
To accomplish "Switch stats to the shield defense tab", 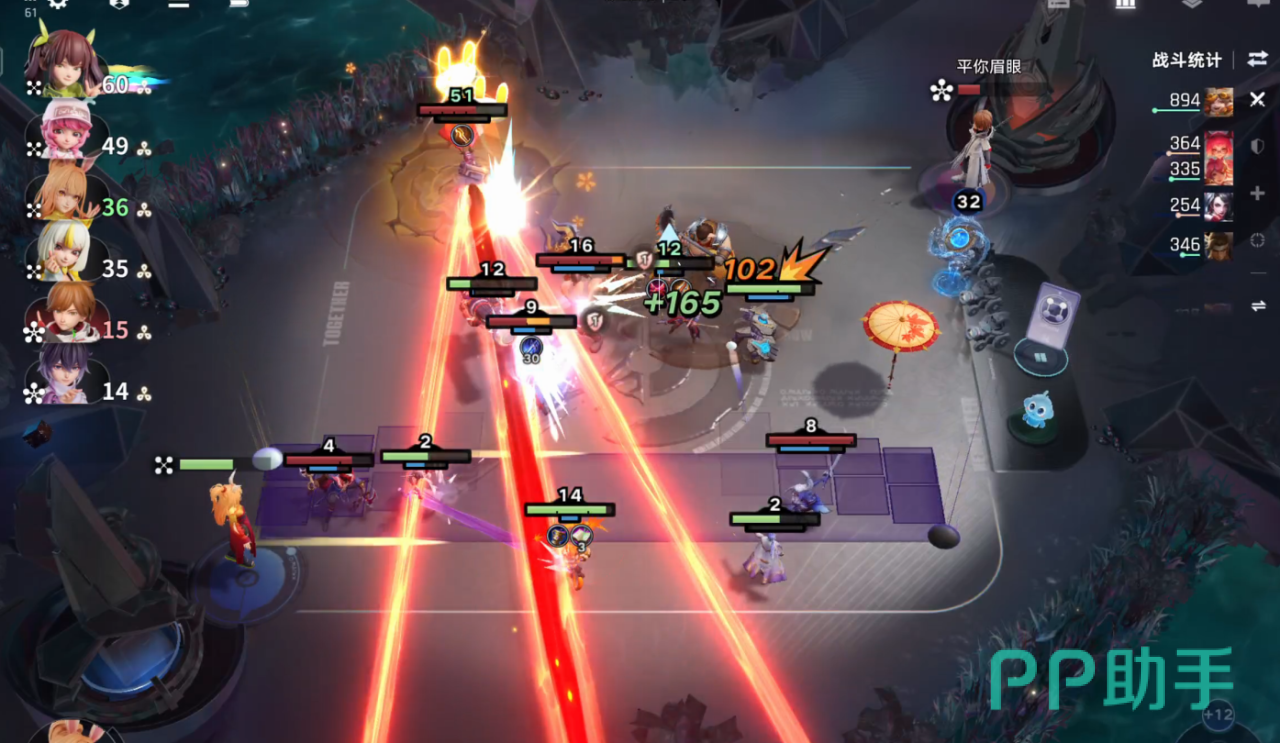I will point(1258,146).
